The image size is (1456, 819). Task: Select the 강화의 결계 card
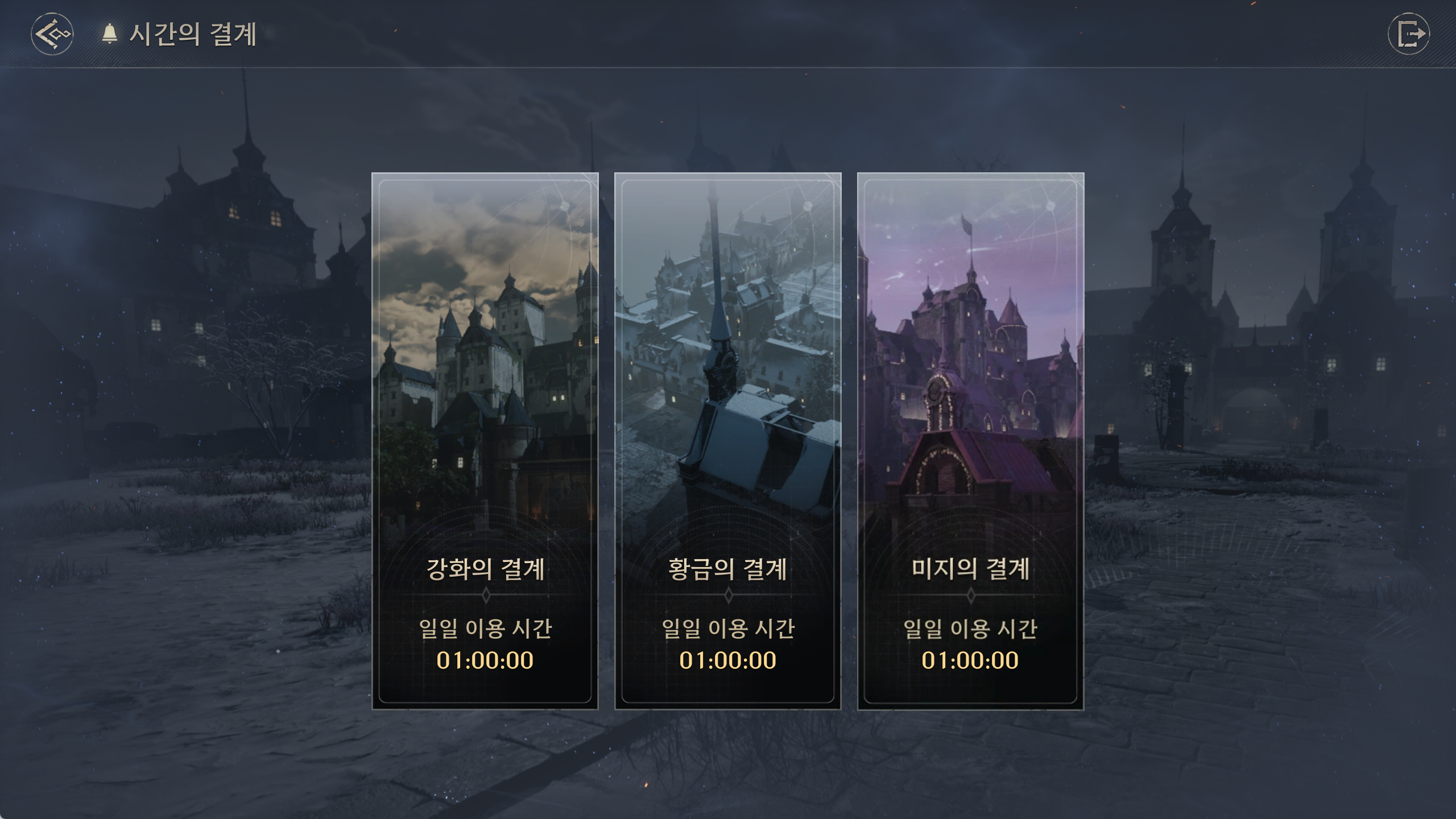(485, 441)
